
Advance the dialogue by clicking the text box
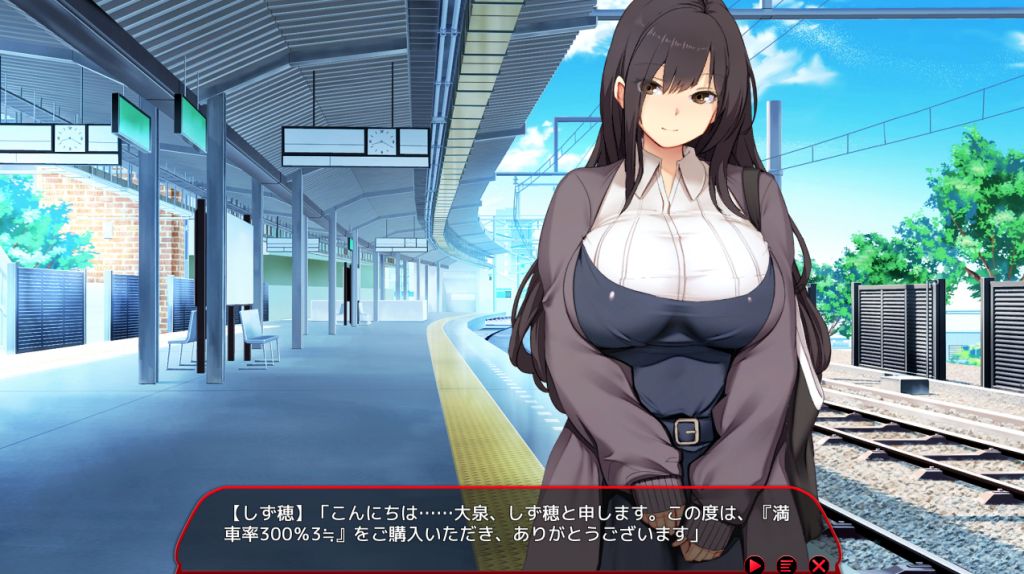click(x=480, y=525)
